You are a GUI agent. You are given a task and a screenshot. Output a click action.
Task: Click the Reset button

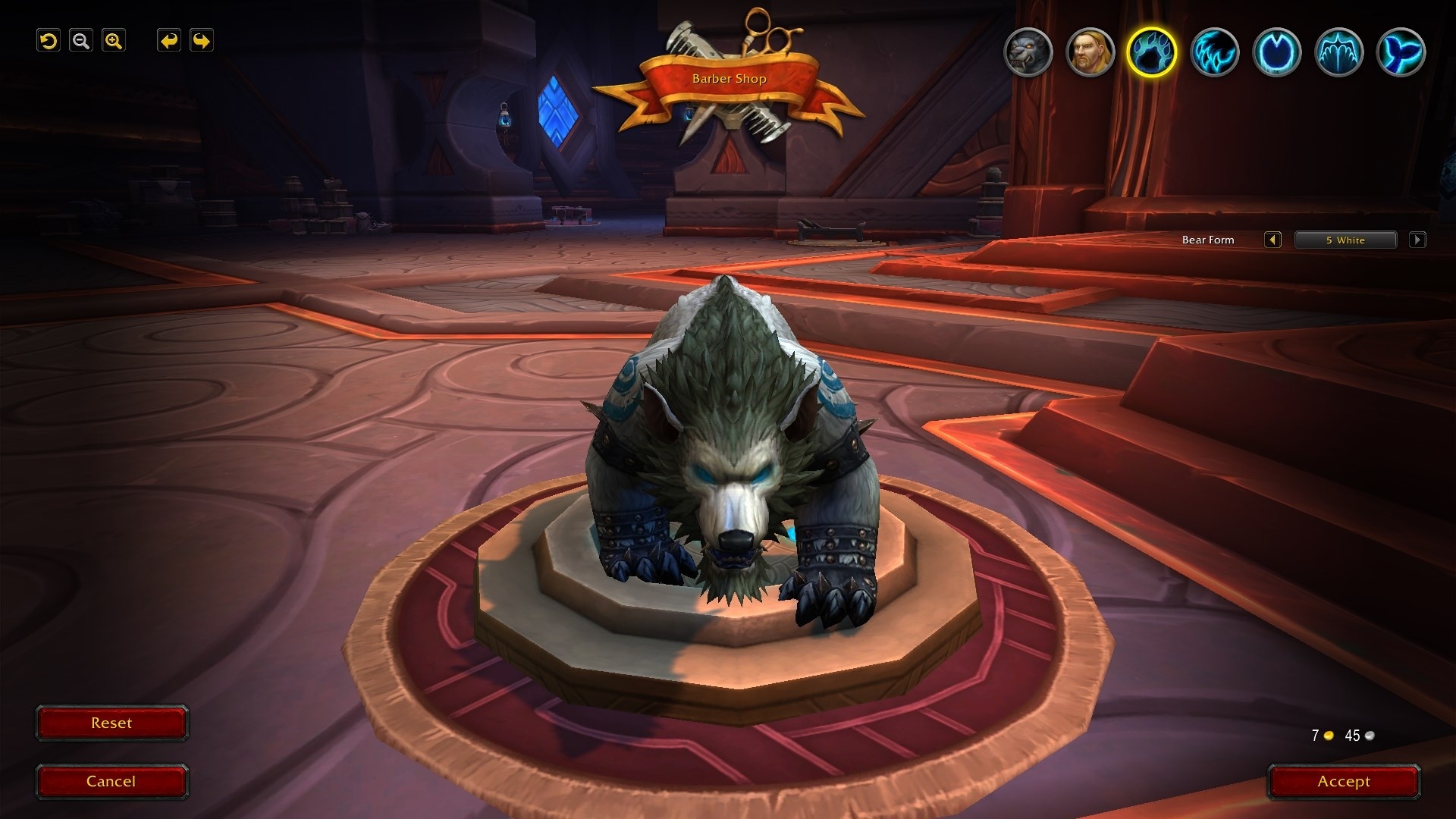pyautogui.click(x=111, y=723)
